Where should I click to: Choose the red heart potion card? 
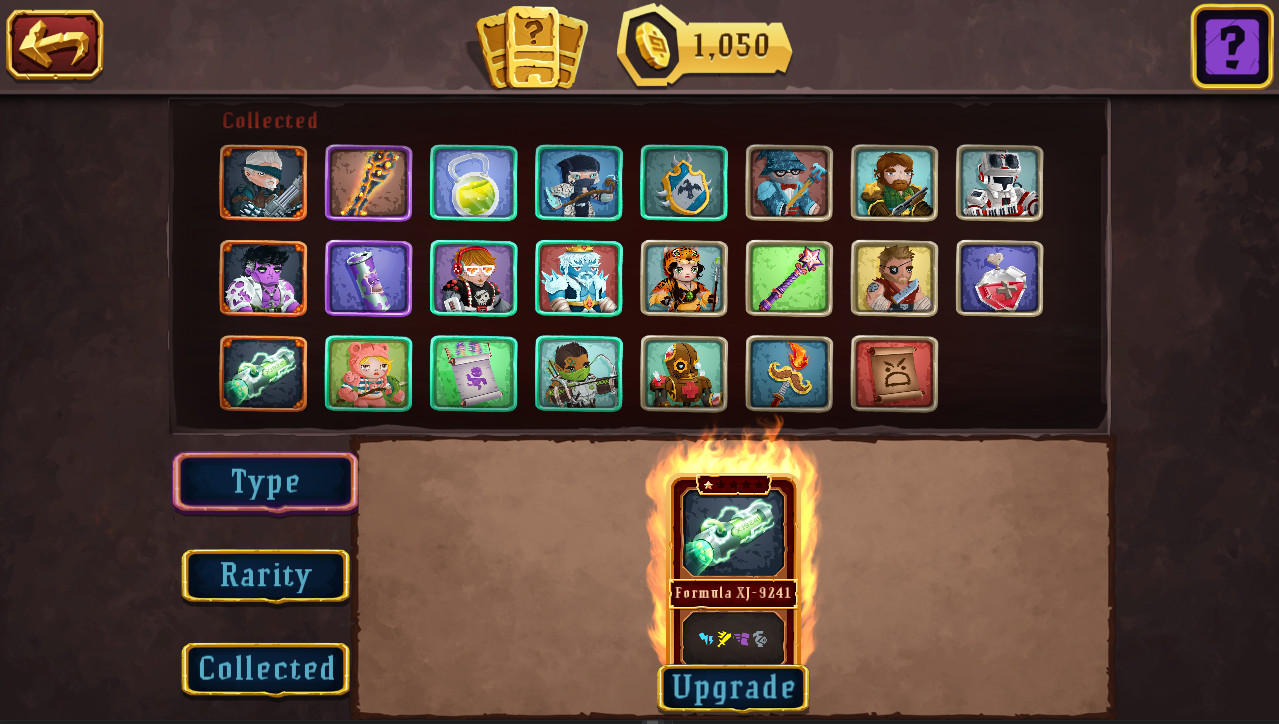(999, 278)
